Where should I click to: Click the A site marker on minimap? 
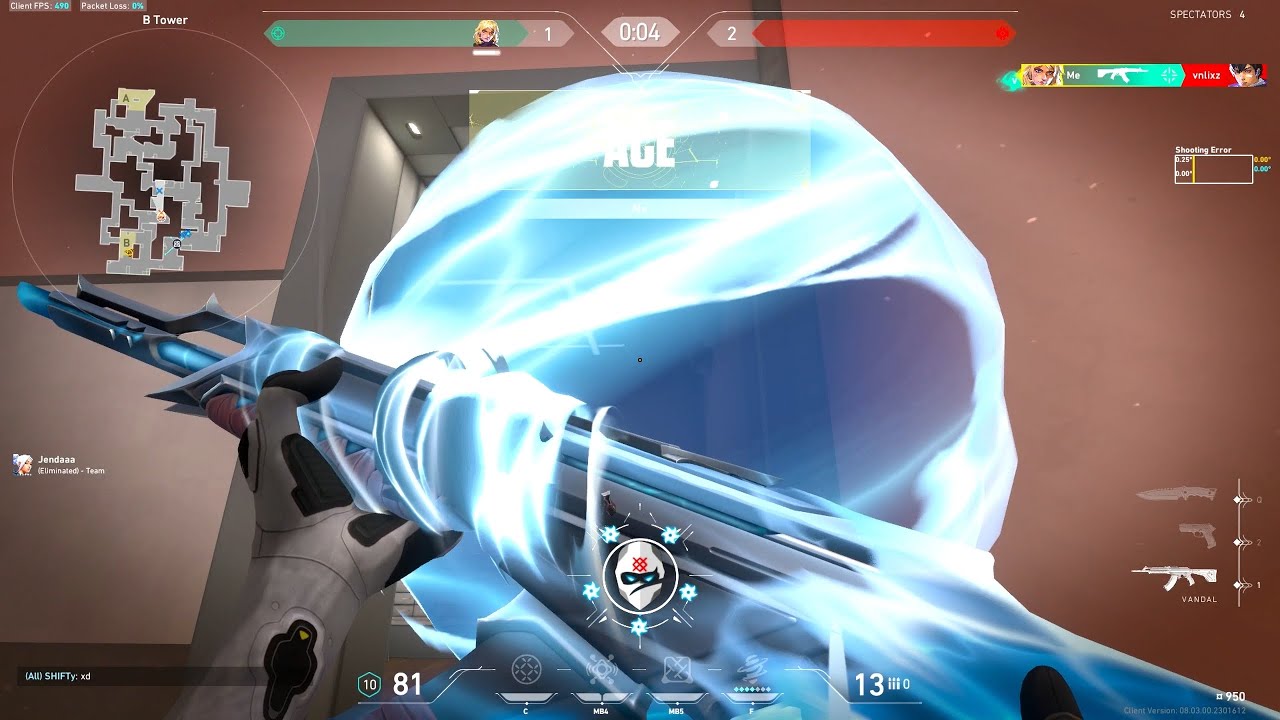pos(126,98)
